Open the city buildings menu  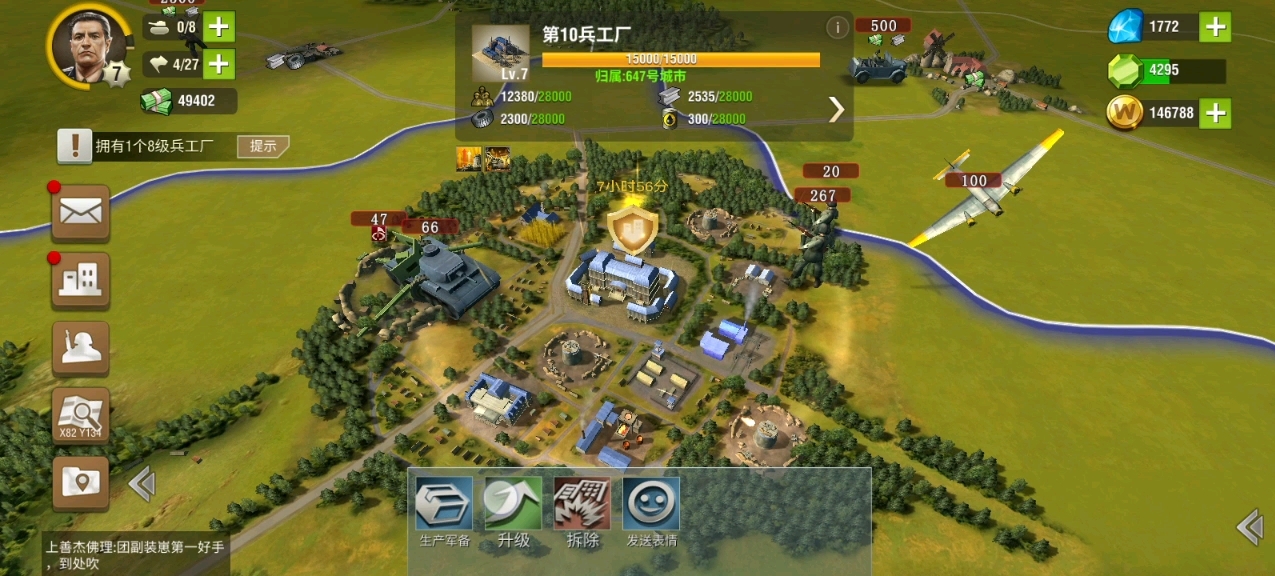(x=81, y=280)
